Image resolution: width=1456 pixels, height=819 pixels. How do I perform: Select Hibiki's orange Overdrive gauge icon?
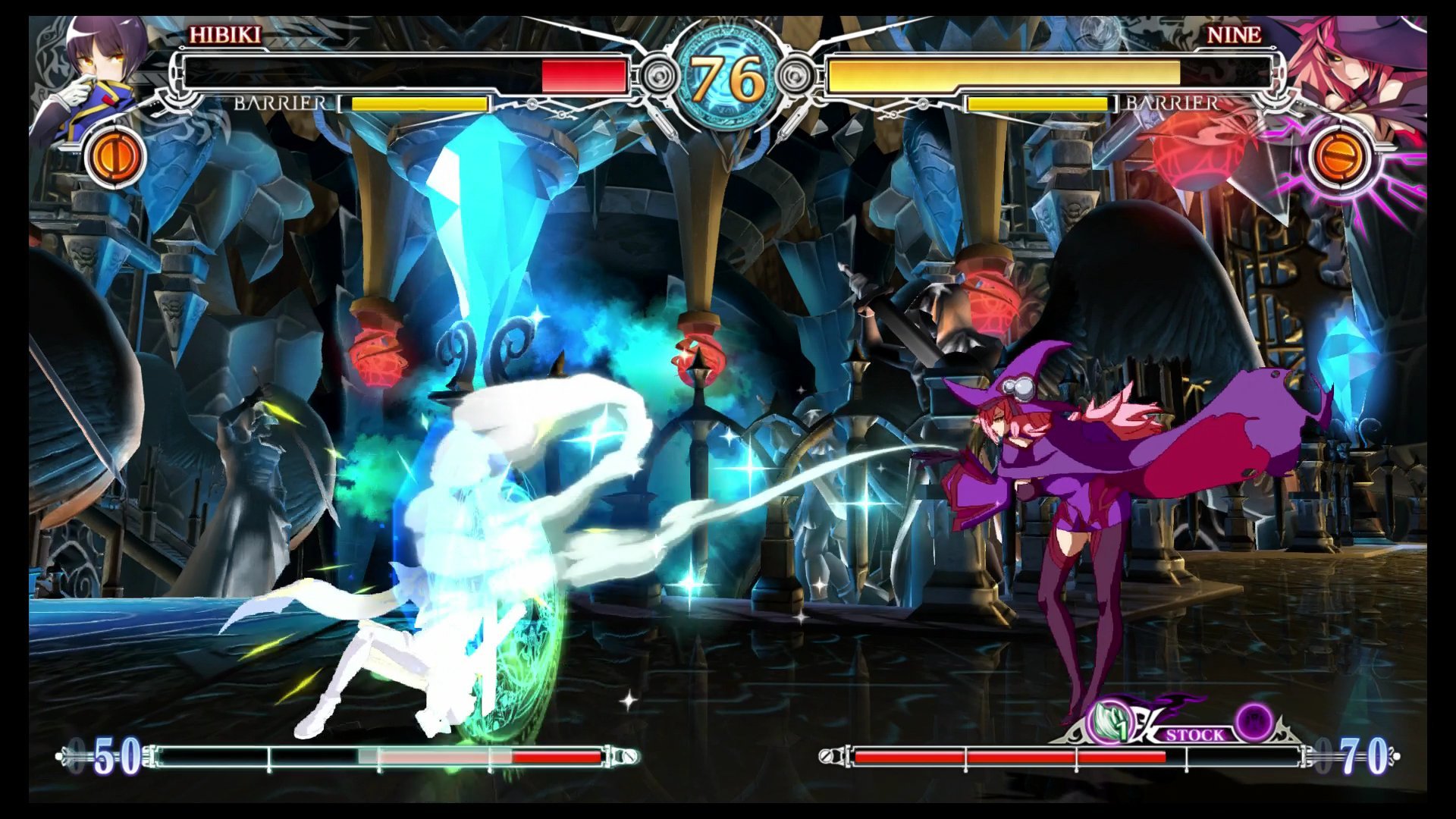click(x=115, y=157)
